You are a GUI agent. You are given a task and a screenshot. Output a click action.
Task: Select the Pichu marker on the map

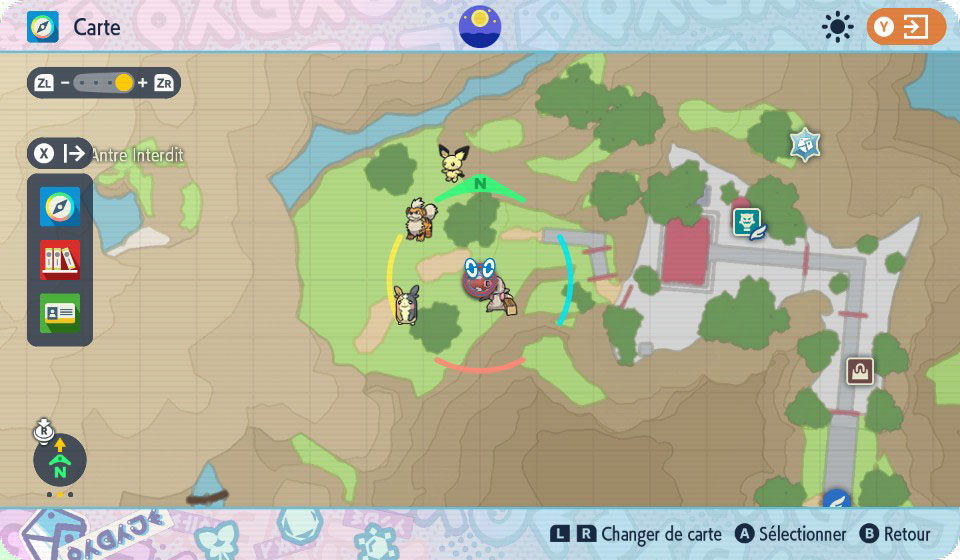click(453, 162)
